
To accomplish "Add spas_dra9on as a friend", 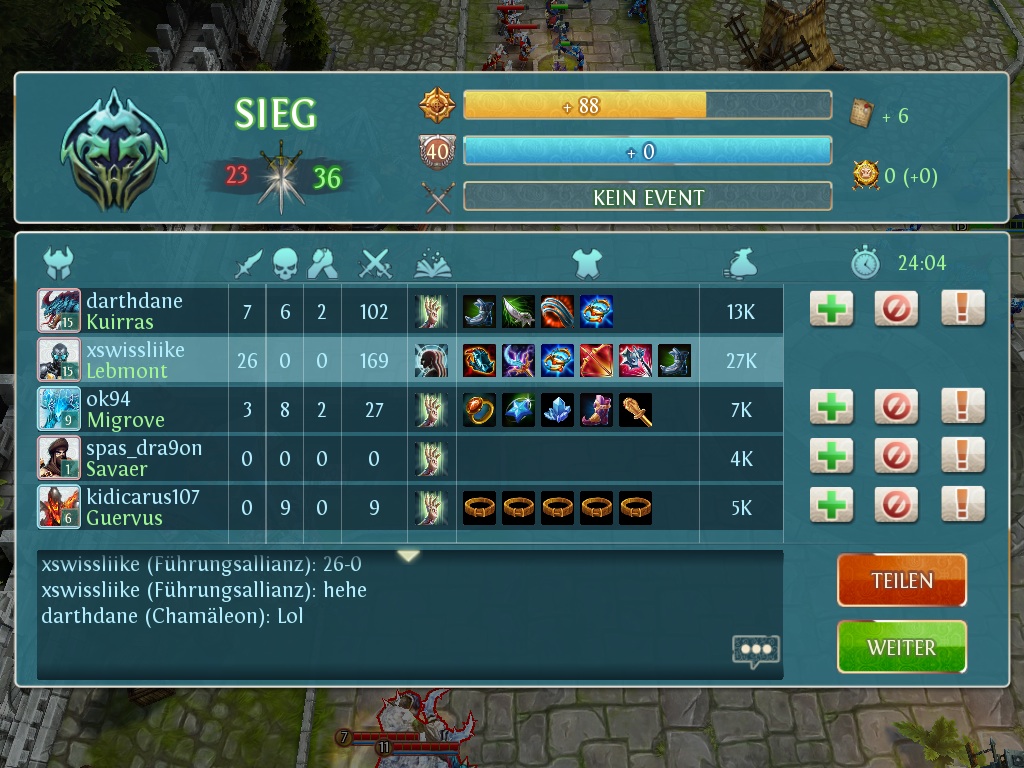I will click(x=831, y=456).
